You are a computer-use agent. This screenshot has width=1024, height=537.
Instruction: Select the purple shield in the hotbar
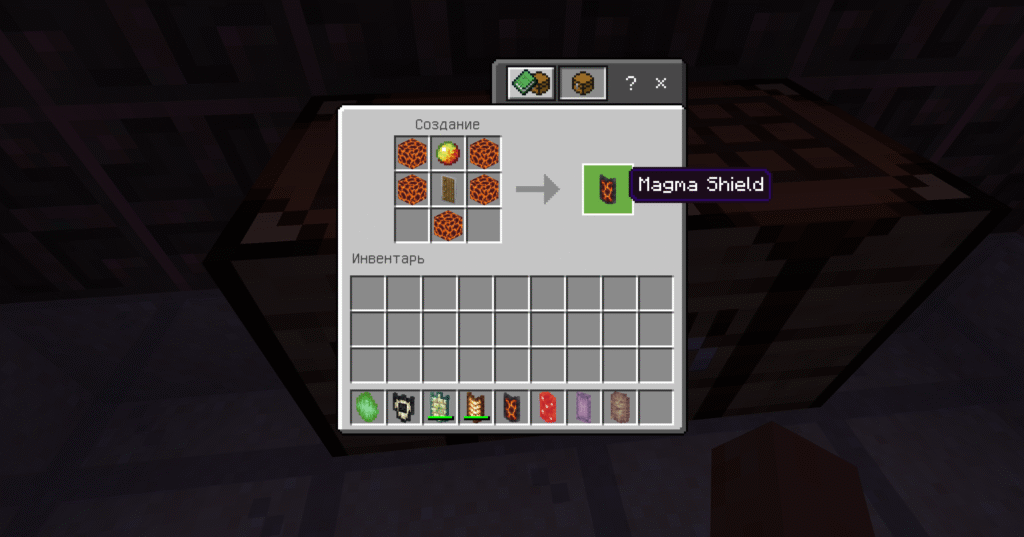(x=584, y=407)
